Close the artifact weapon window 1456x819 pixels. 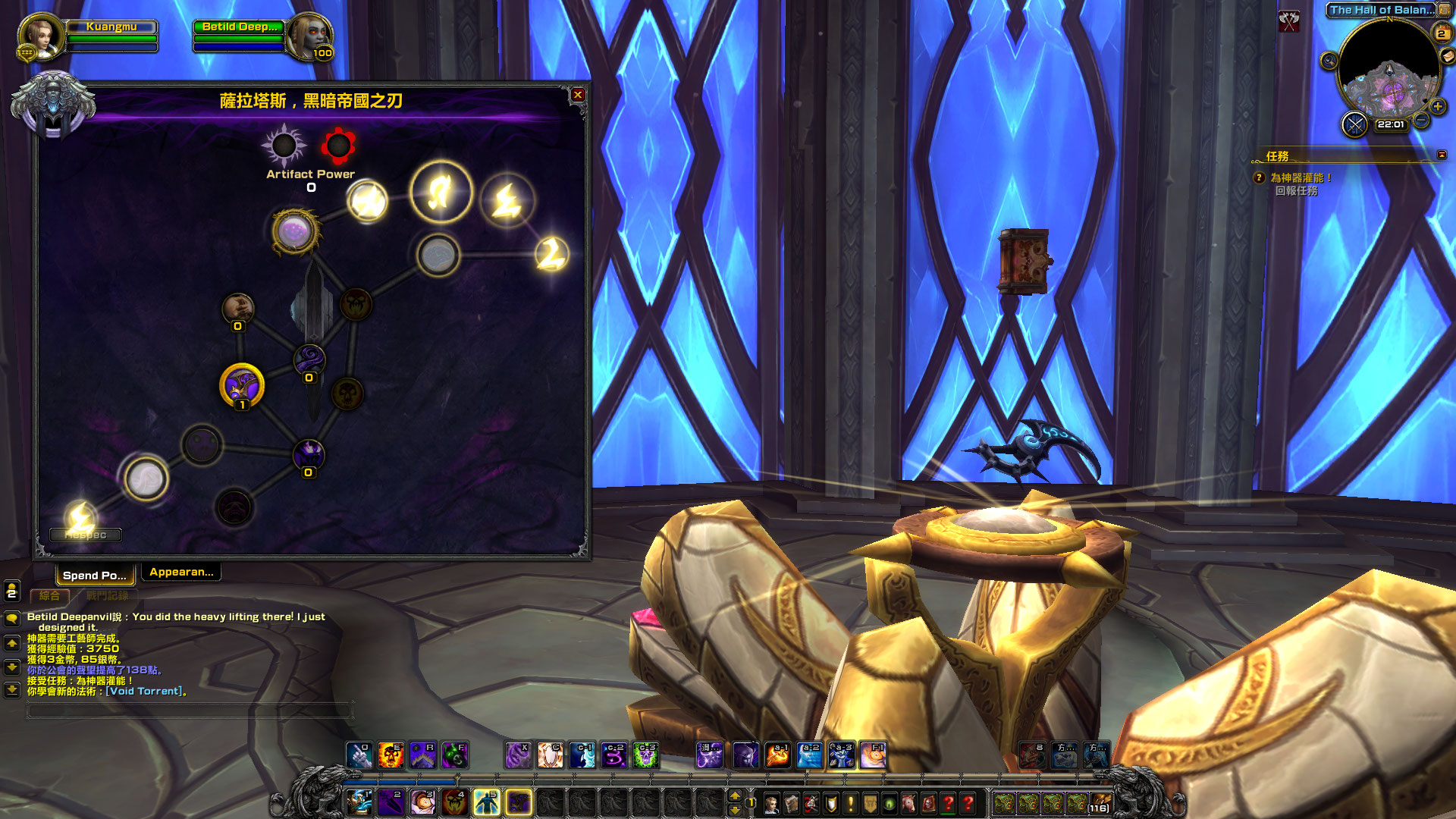click(x=578, y=95)
